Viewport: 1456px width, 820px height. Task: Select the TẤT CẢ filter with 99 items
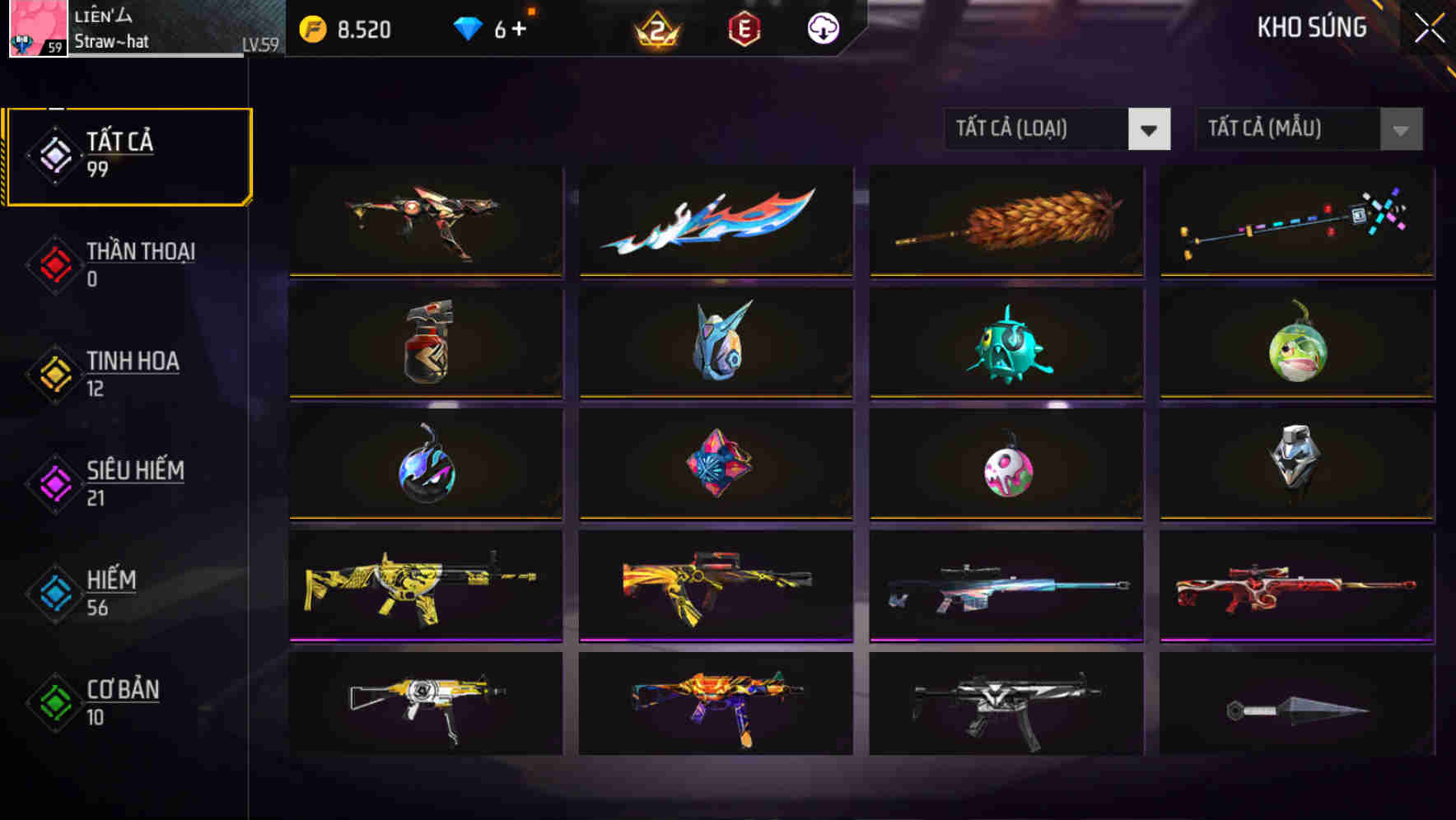[x=128, y=155]
